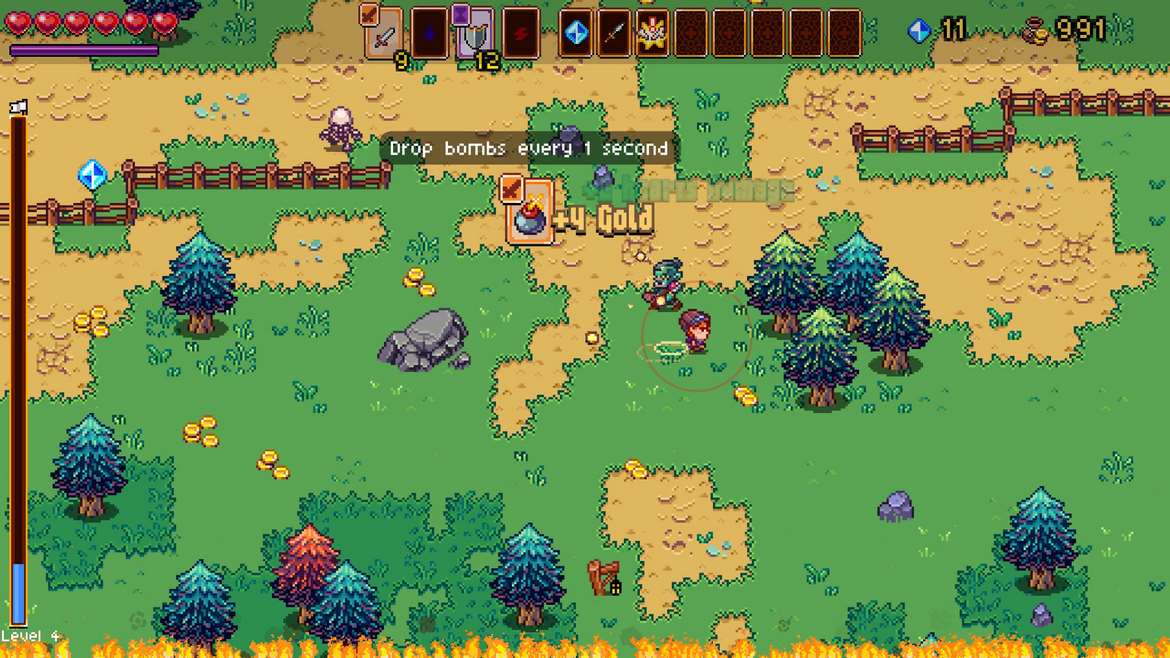Image resolution: width=1170 pixels, height=658 pixels.
Task: Select the yellow explosion item slot
Action: (x=652, y=33)
